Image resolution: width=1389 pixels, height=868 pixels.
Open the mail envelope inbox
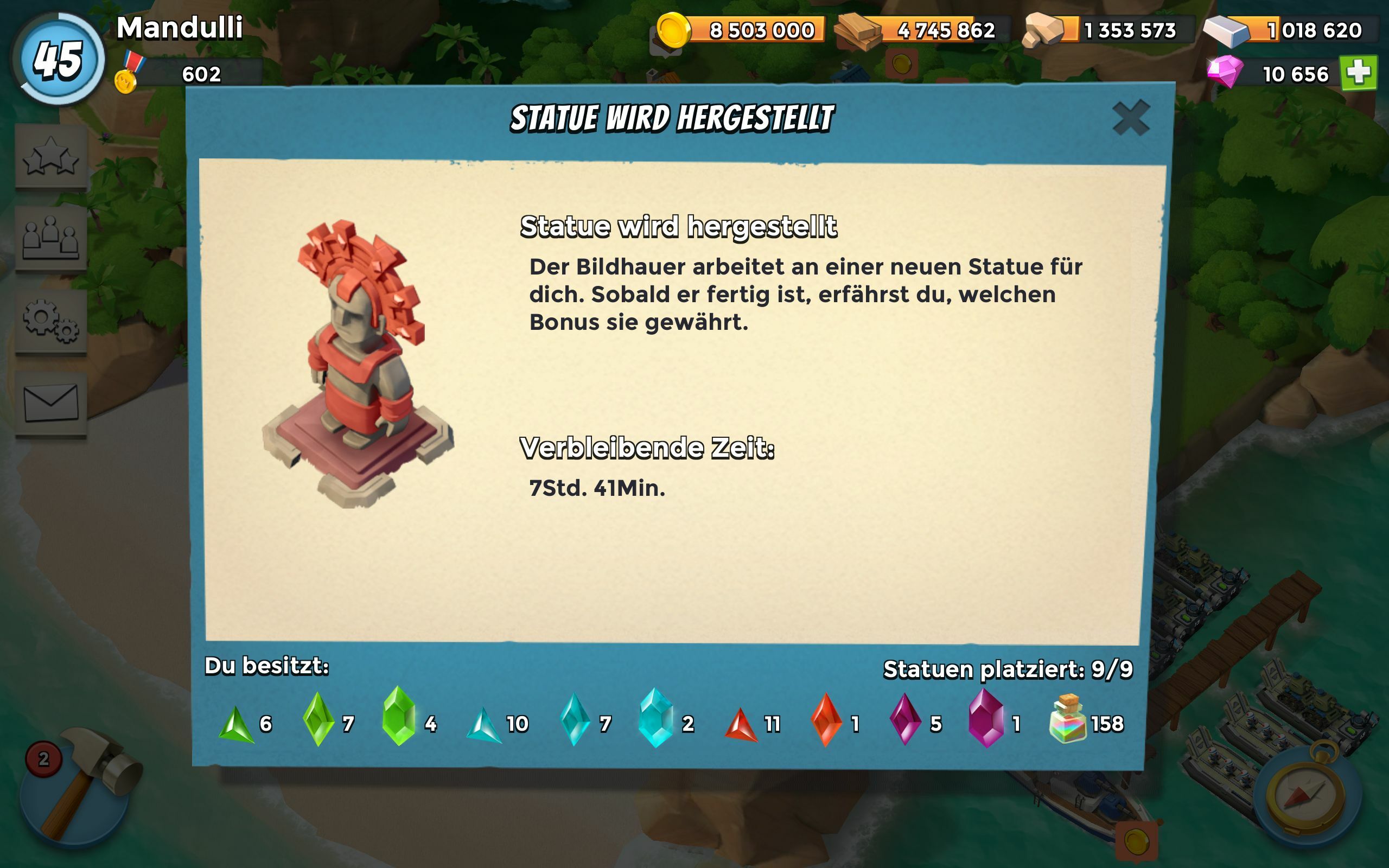[51, 403]
